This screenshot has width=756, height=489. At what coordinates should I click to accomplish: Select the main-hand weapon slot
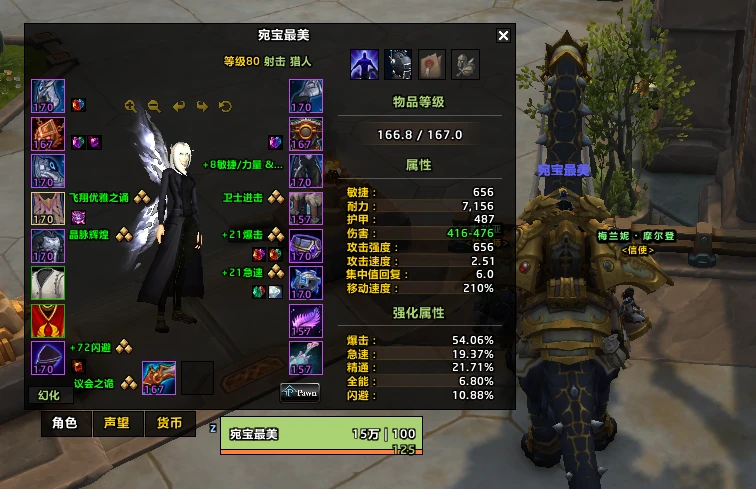[x=160, y=377]
